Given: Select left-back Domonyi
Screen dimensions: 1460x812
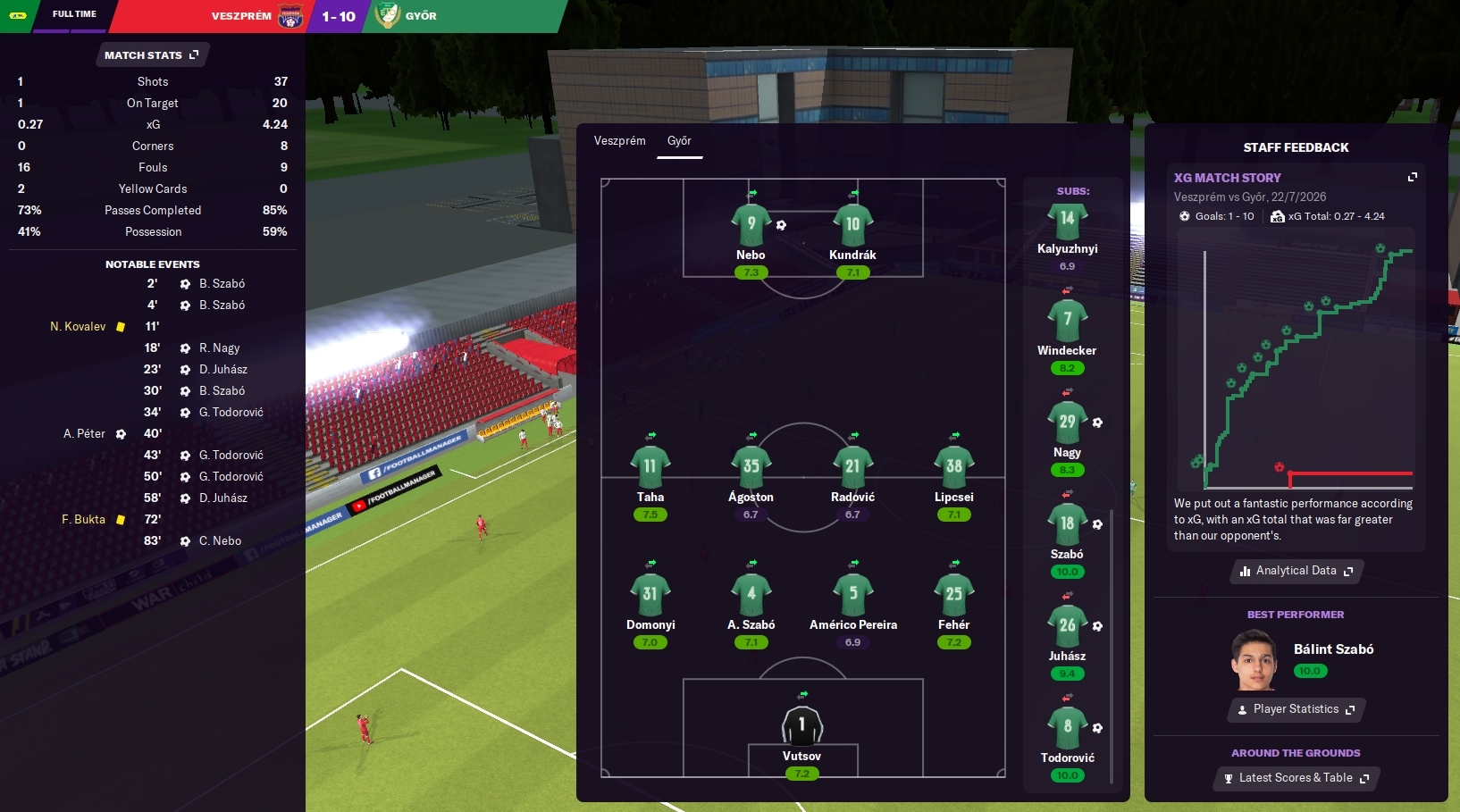Looking at the screenshot, I should (650, 595).
